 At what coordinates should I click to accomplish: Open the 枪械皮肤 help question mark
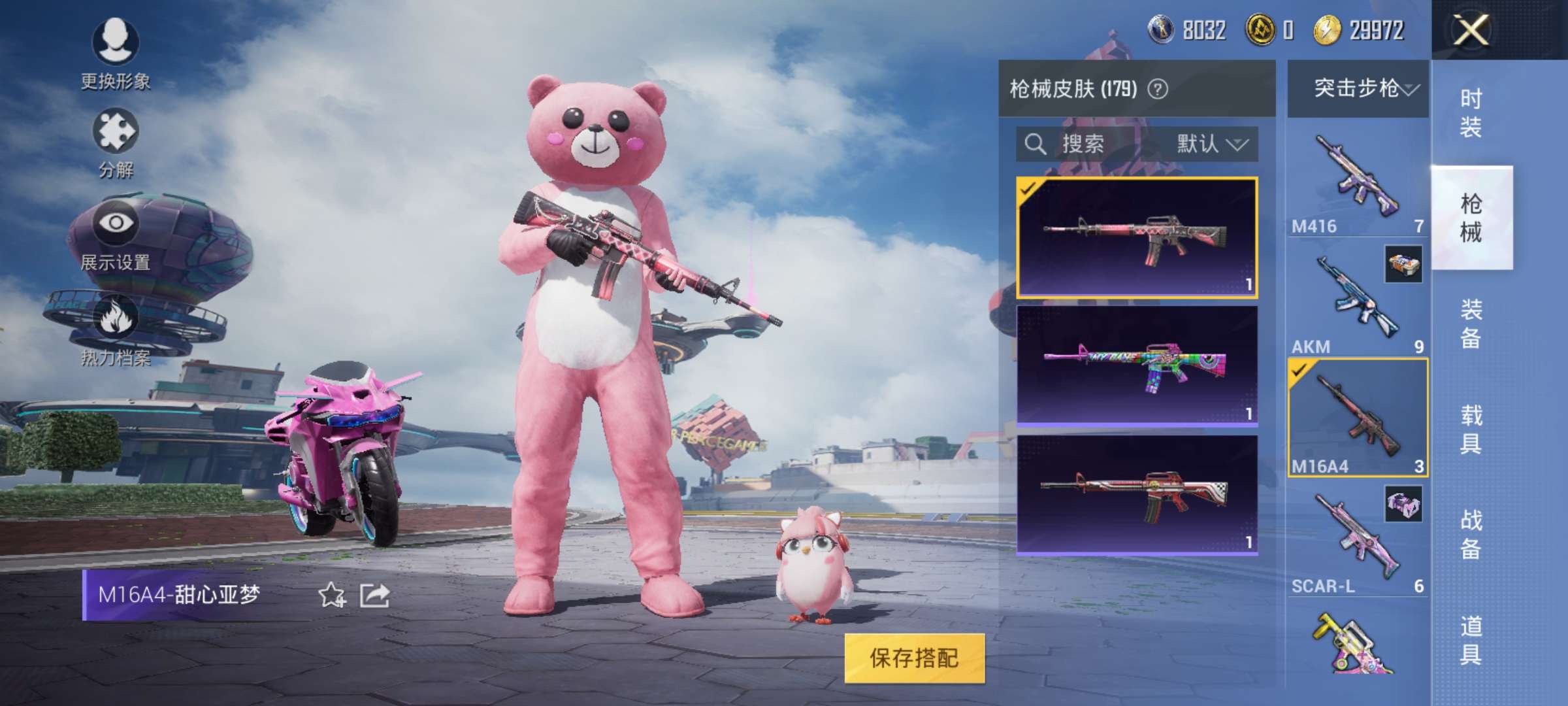(x=1158, y=89)
